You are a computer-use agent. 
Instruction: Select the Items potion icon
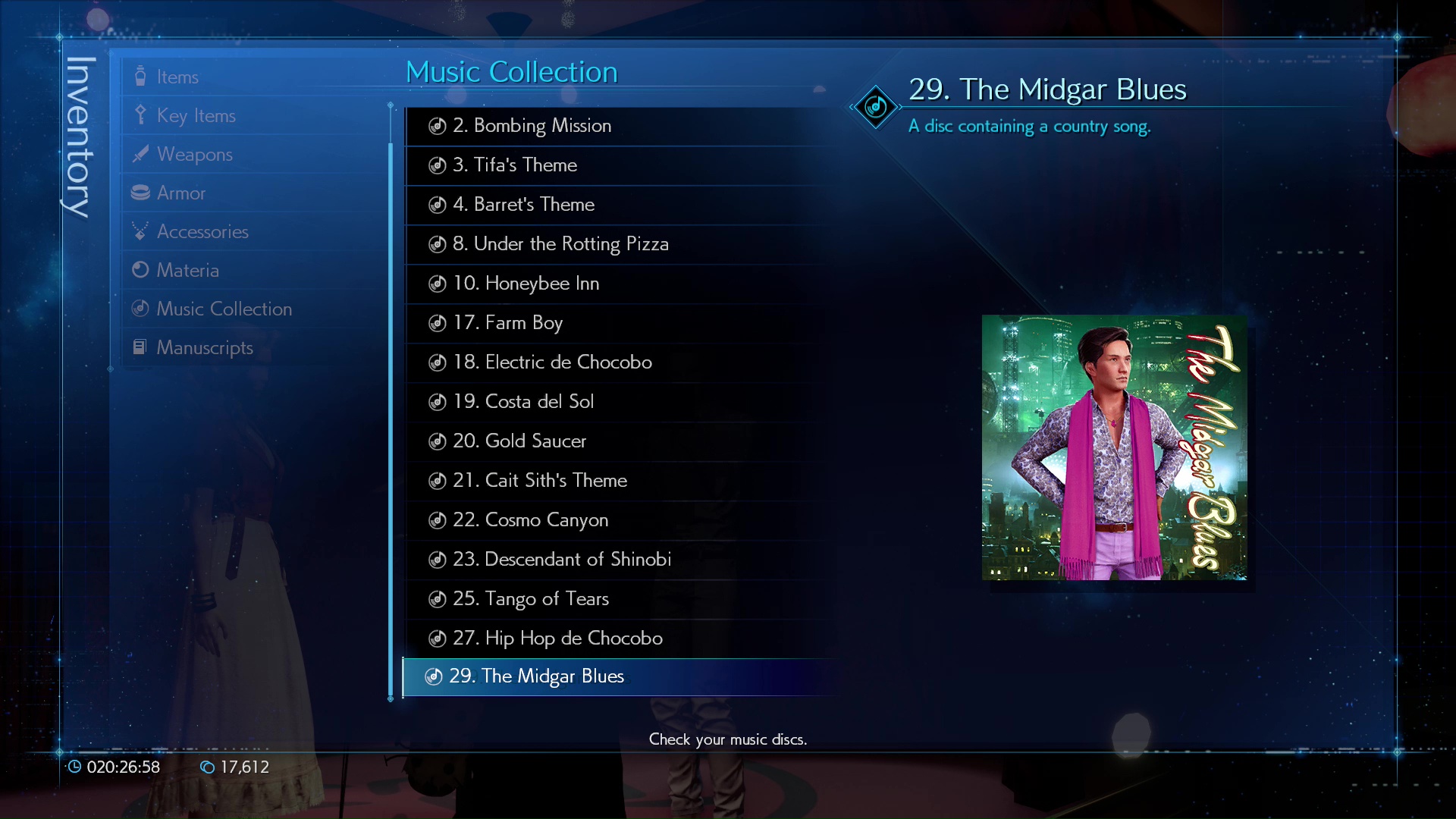pyautogui.click(x=140, y=76)
